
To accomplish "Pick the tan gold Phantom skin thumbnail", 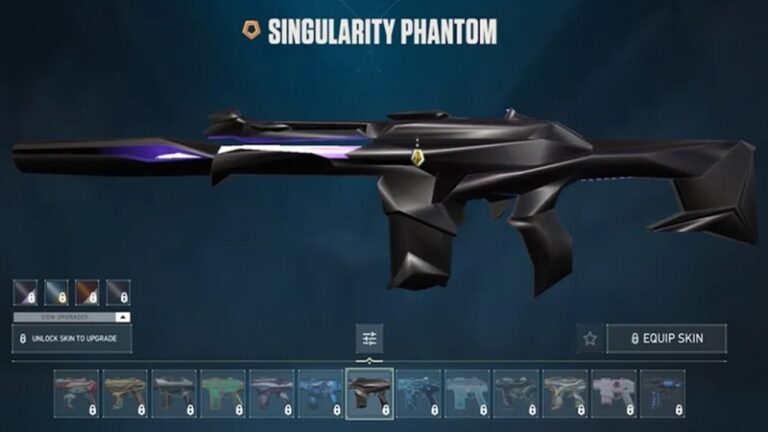I will [125, 393].
